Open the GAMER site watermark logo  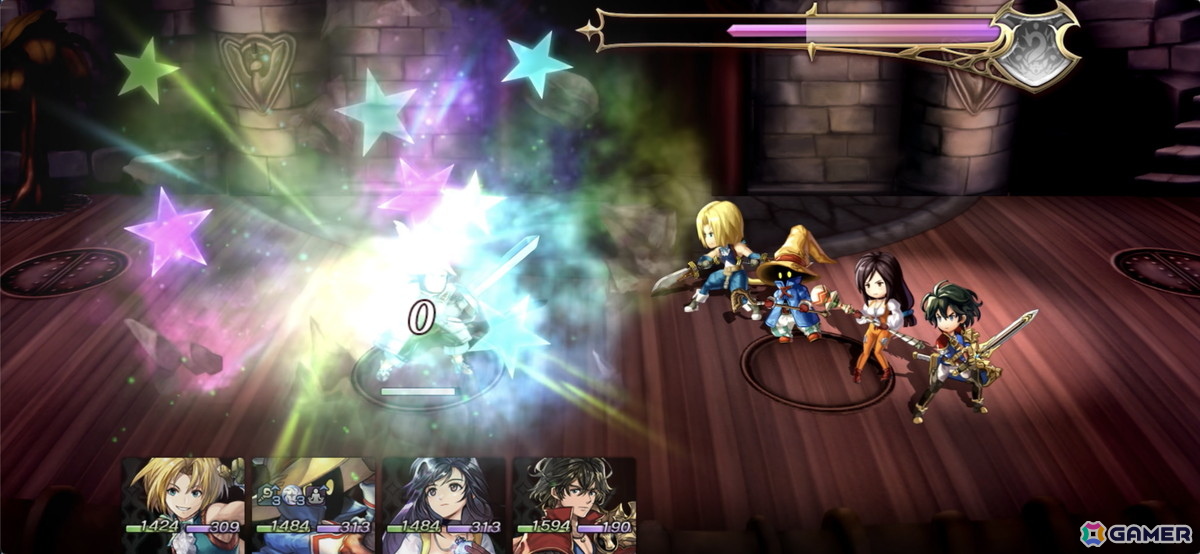click(1134, 532)
